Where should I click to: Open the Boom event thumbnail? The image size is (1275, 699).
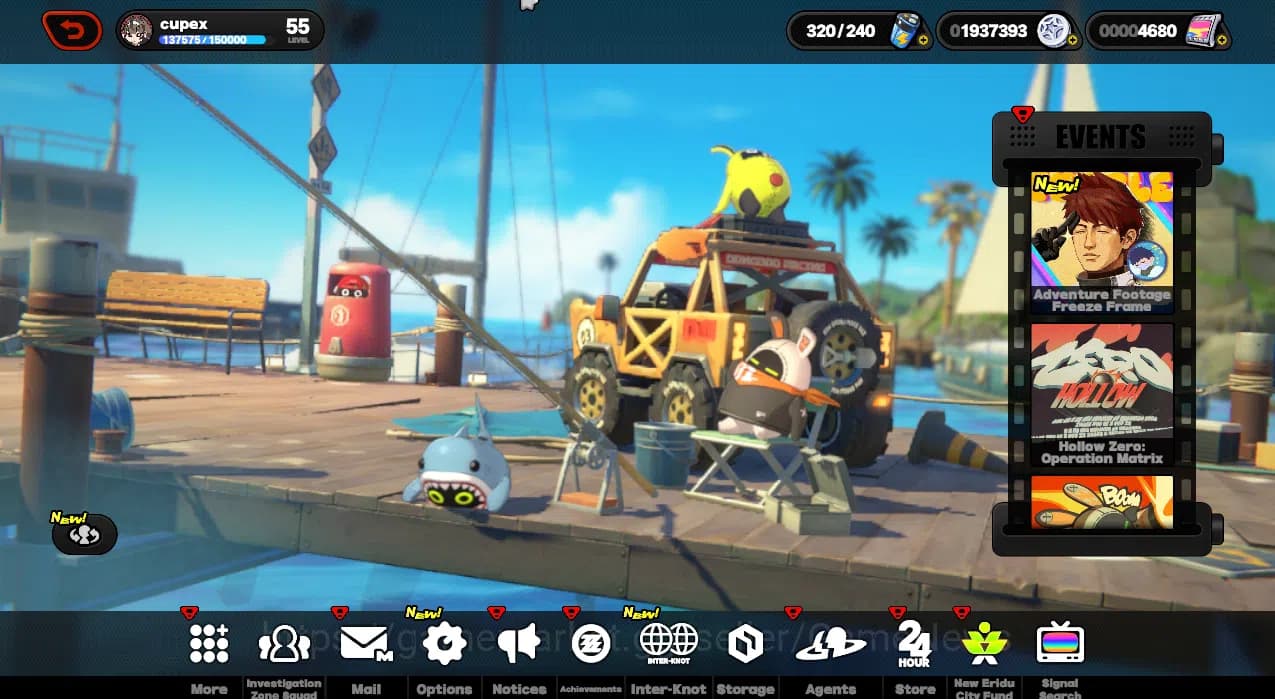tap(1102, 502)
